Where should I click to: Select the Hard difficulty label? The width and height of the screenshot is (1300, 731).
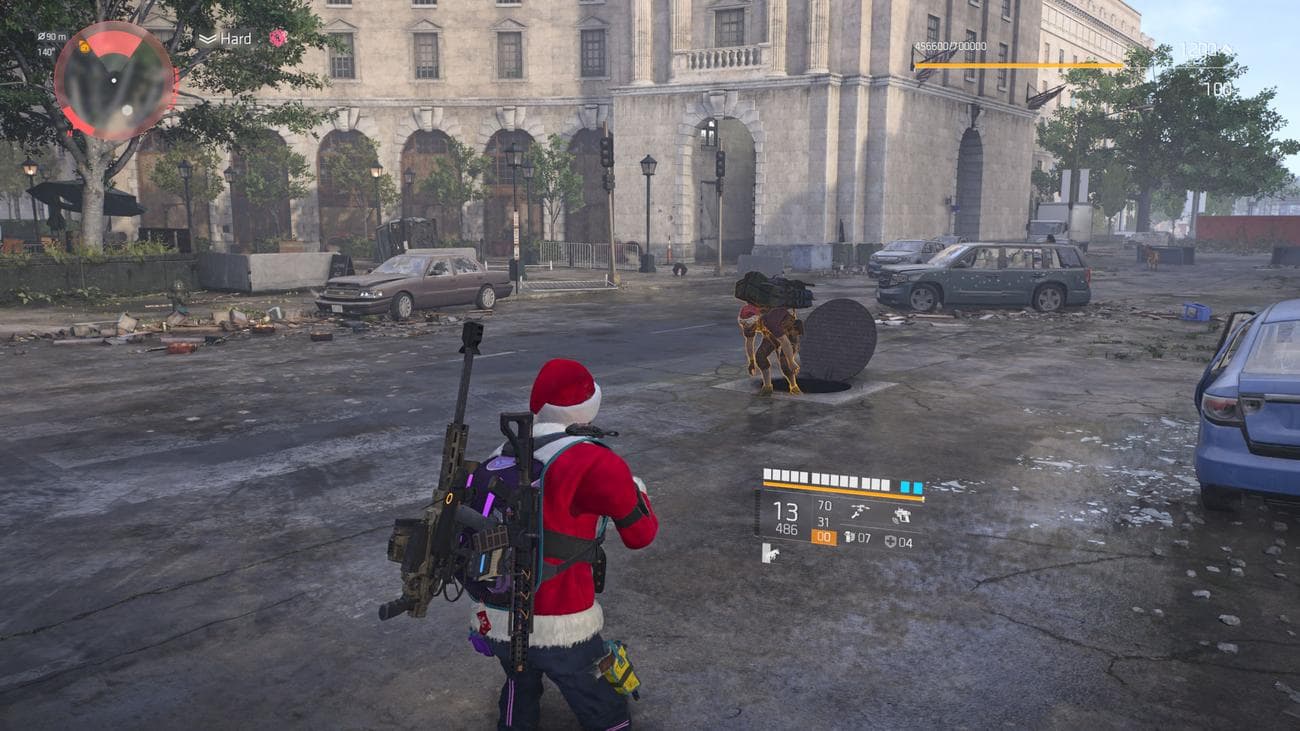[x=236, y=38]
